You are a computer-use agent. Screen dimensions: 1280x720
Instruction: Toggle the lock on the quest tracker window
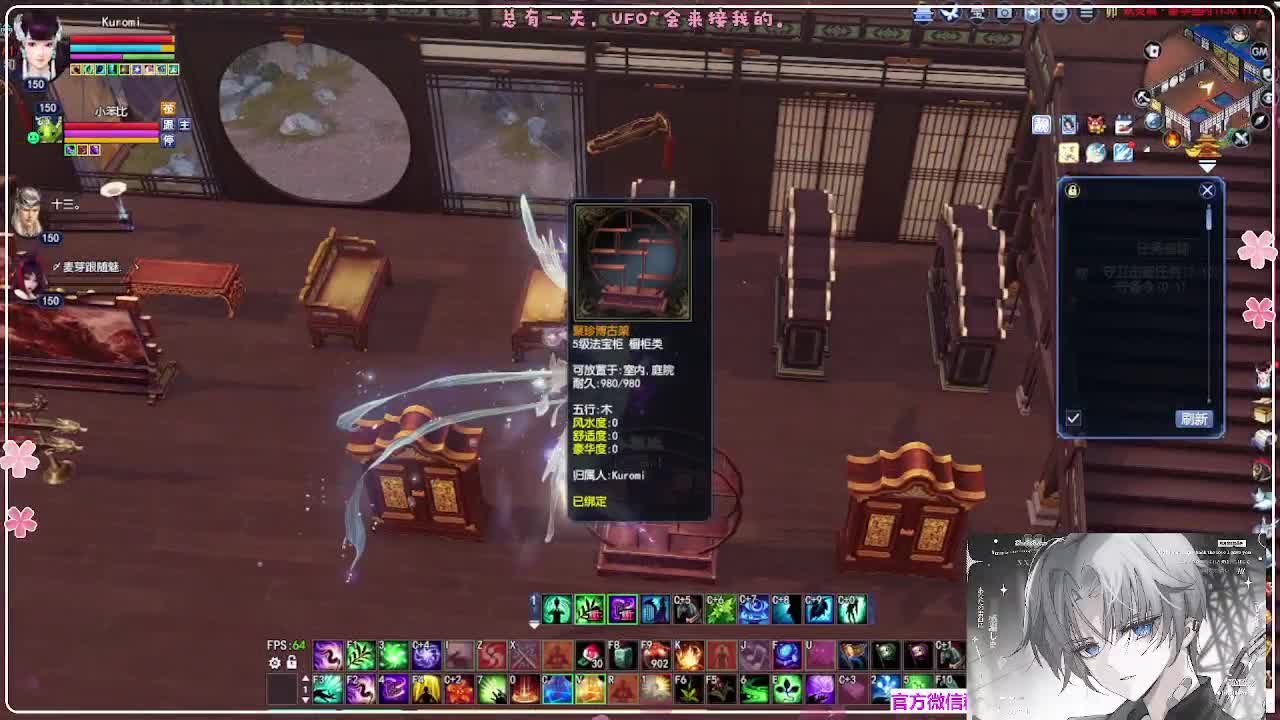coord(1071,190)
